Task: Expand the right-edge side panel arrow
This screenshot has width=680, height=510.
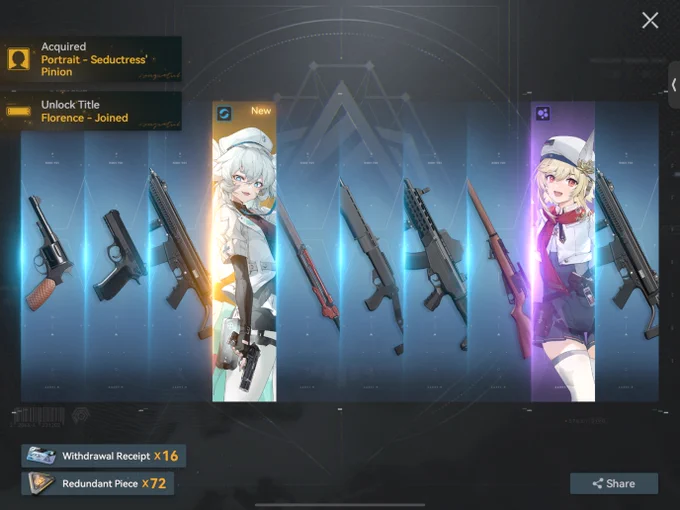Action: tap(674, 85)
